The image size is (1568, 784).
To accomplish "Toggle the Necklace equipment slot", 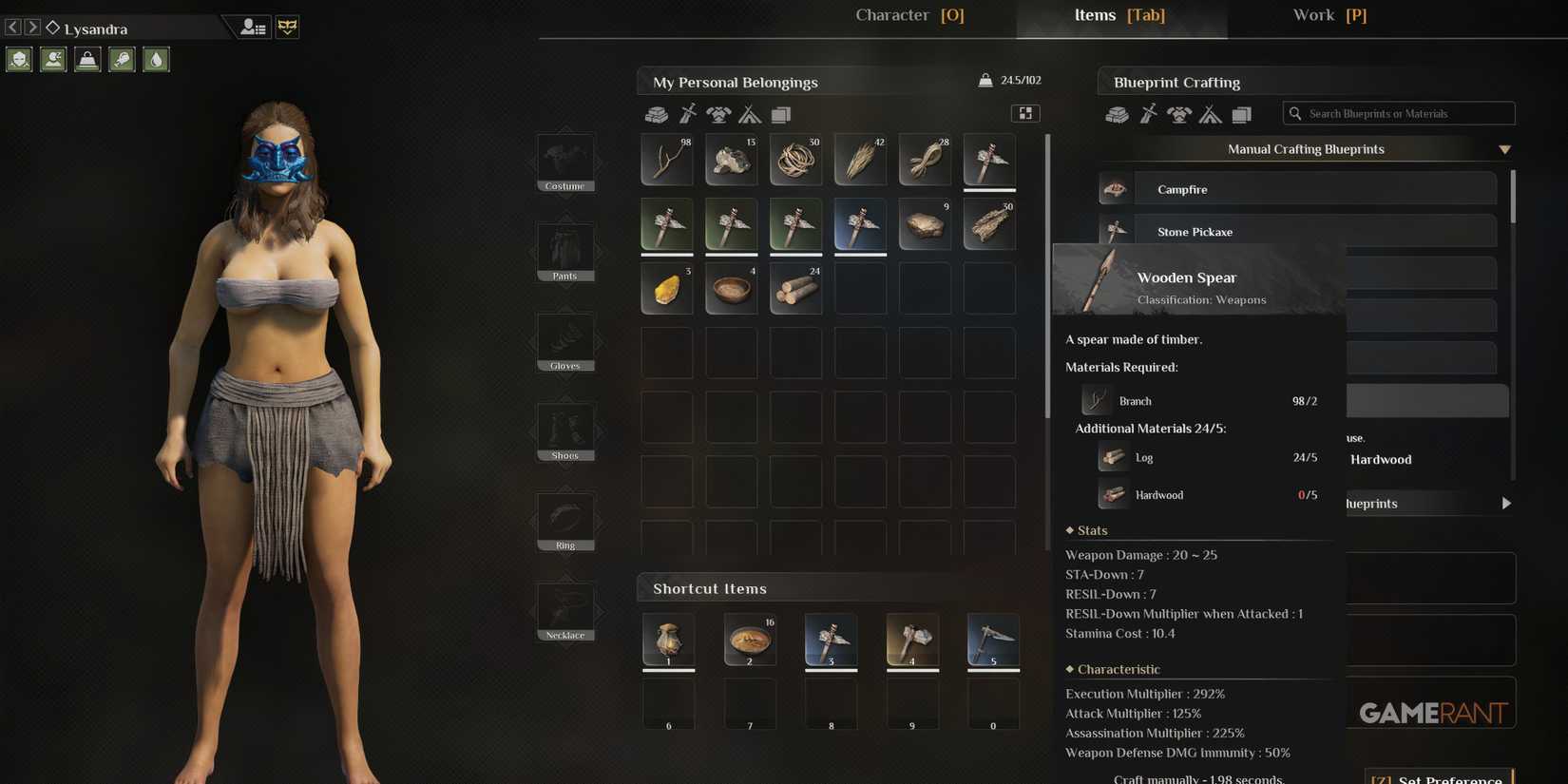I will (x=564, y=609).
